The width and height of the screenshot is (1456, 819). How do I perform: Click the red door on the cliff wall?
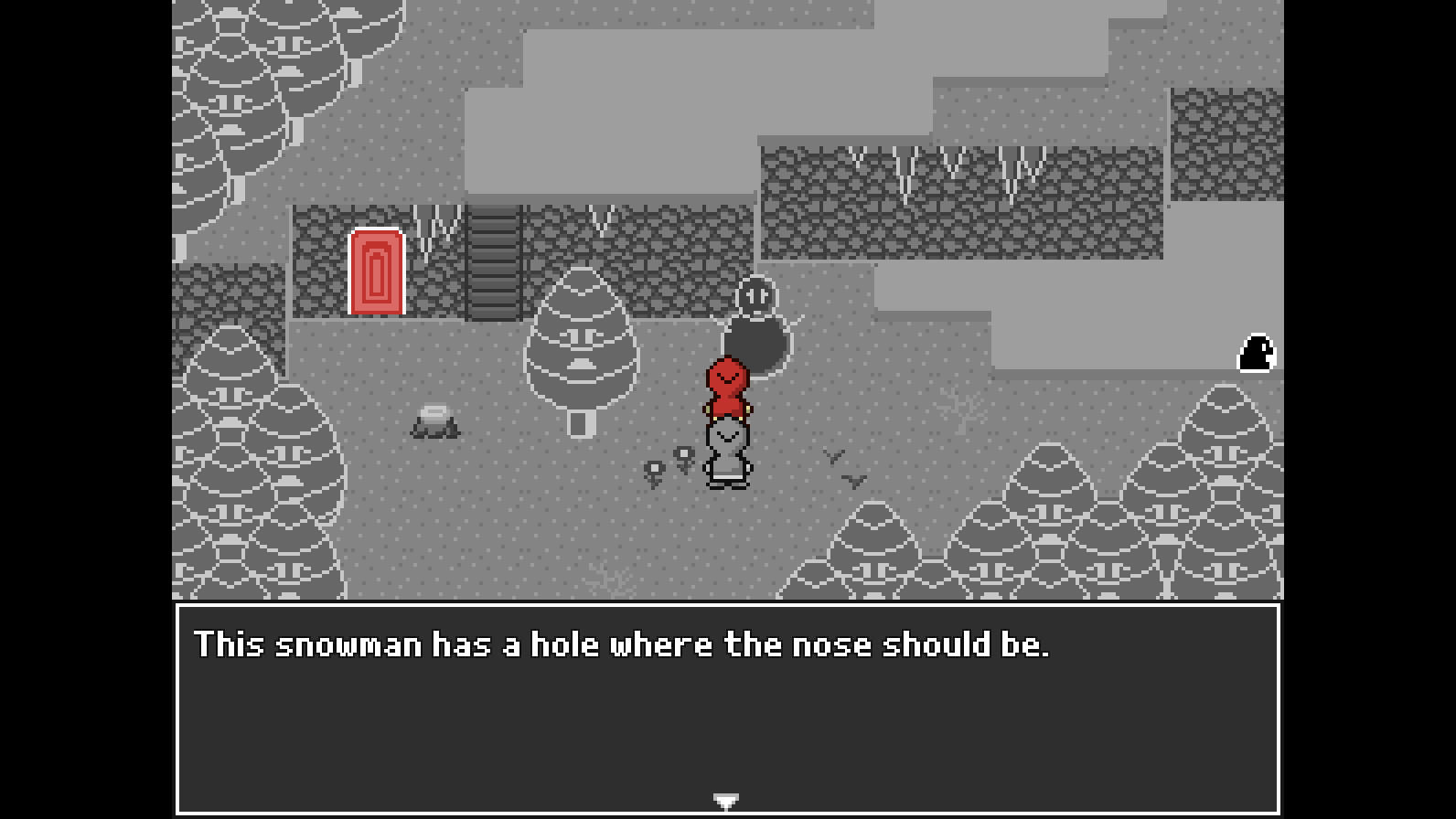[375, 270]
